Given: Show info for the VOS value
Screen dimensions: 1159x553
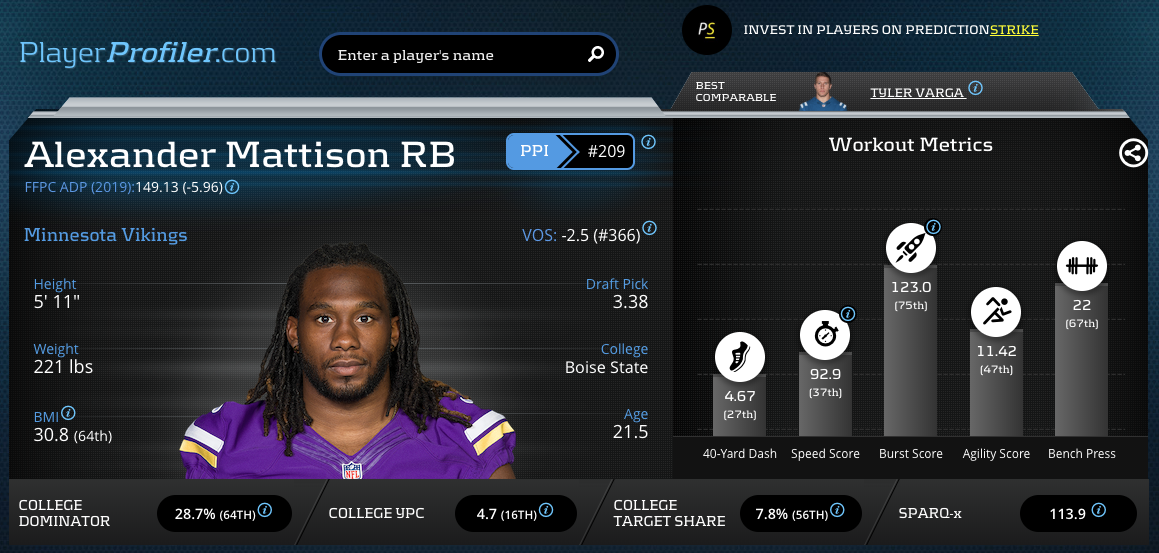Looking at the screenshot, I should tap(649, 228).
